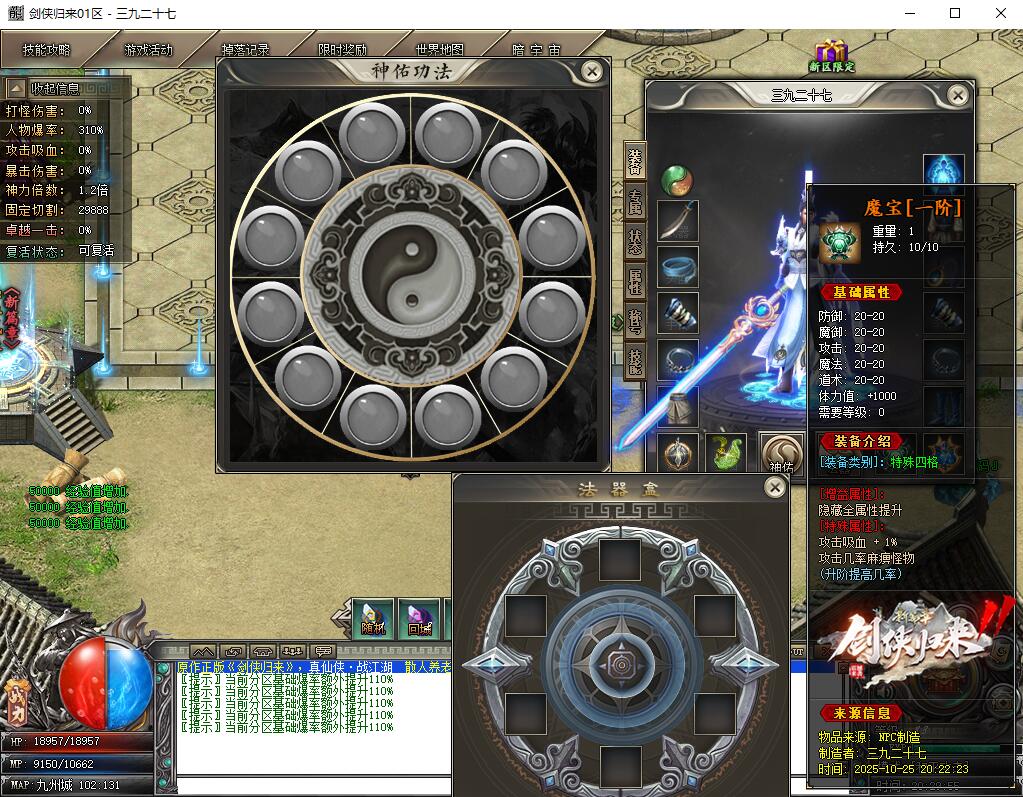Collapse the 收起信息 stats panel
The image size is (1023, 797).
pos(16,88)
